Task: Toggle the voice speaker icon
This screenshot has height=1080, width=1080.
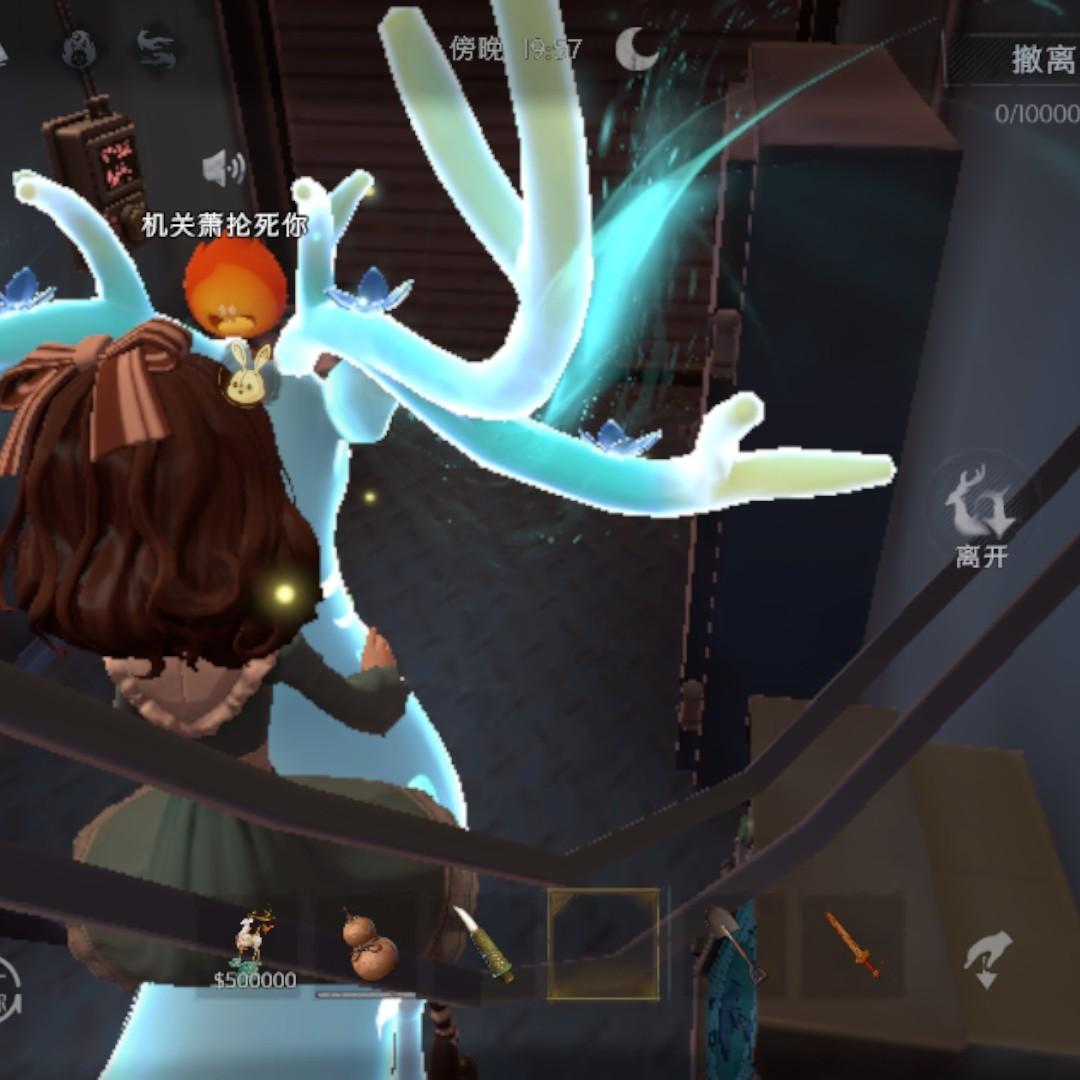Action: (x=223, y=168)
